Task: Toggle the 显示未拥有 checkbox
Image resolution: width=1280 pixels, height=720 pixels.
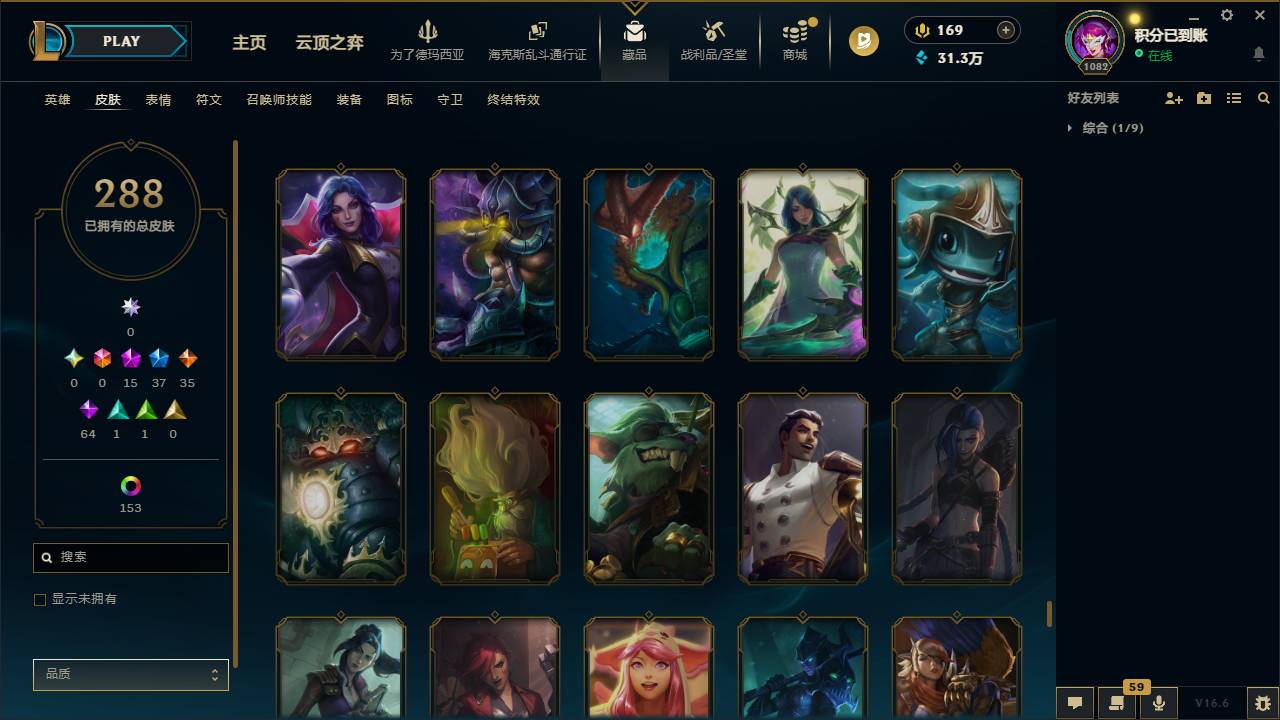Action: [40, 599]
